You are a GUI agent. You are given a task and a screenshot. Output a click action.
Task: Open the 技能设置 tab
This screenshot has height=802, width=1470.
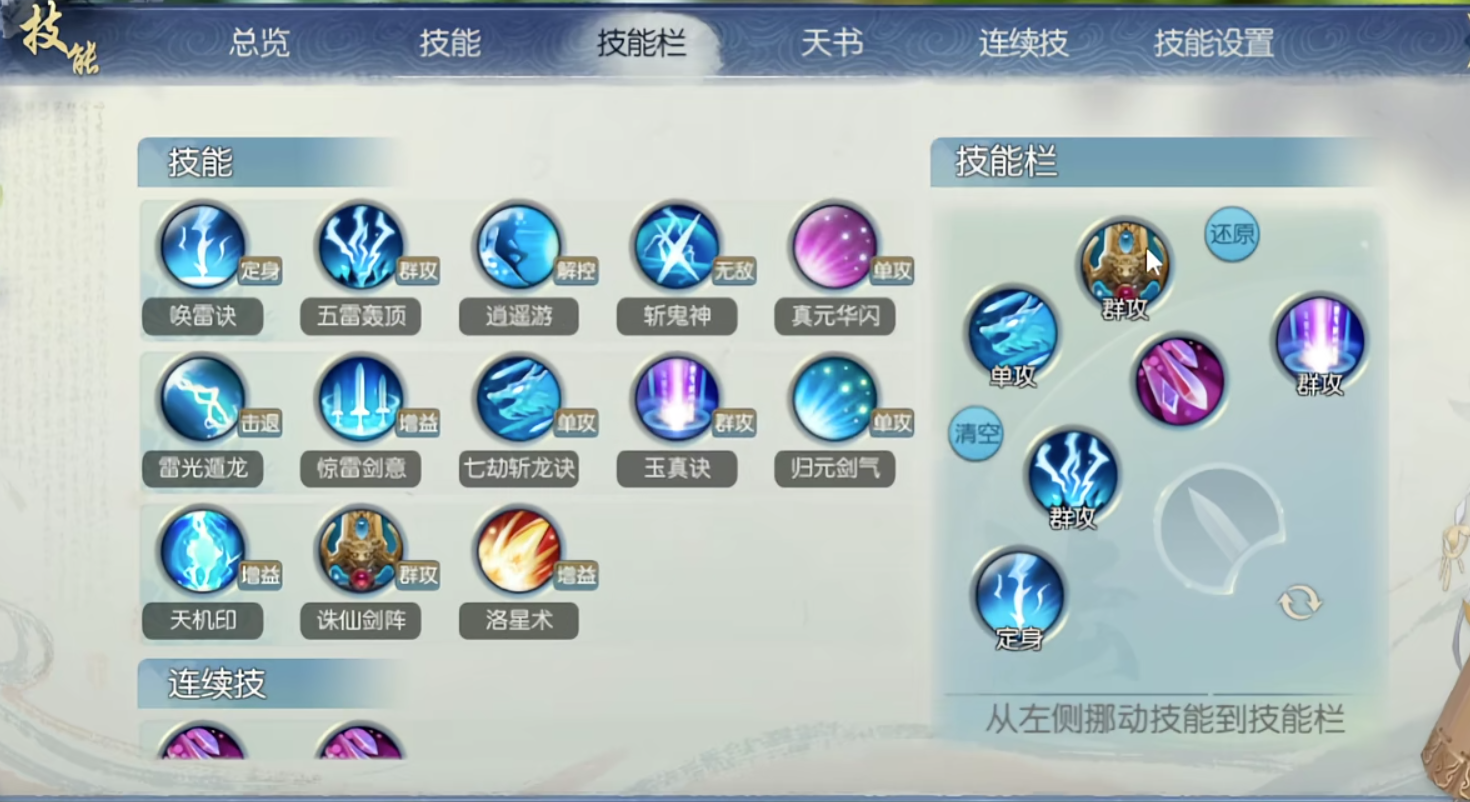[x=1215, y=44]
